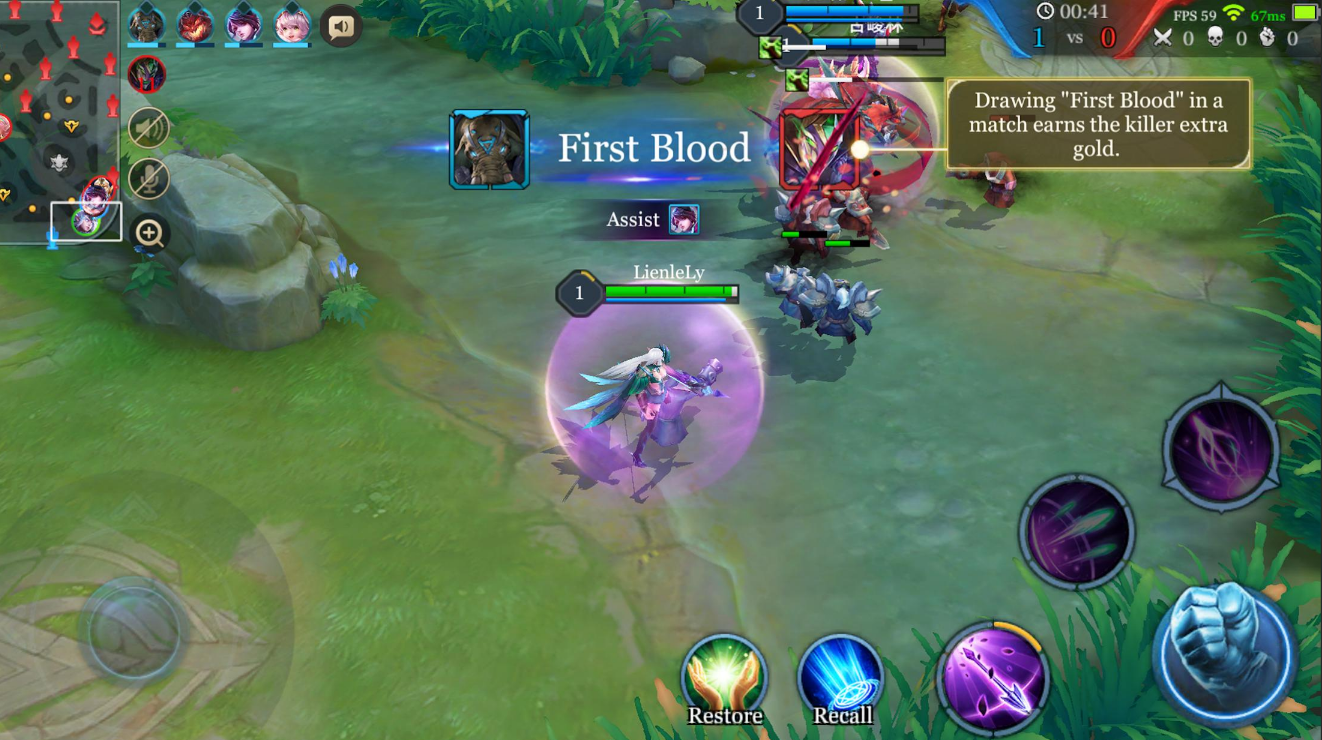Select the pink-haired teammate portrait
This screenshot has height=740, width=1322.
(x=292, y=25)
